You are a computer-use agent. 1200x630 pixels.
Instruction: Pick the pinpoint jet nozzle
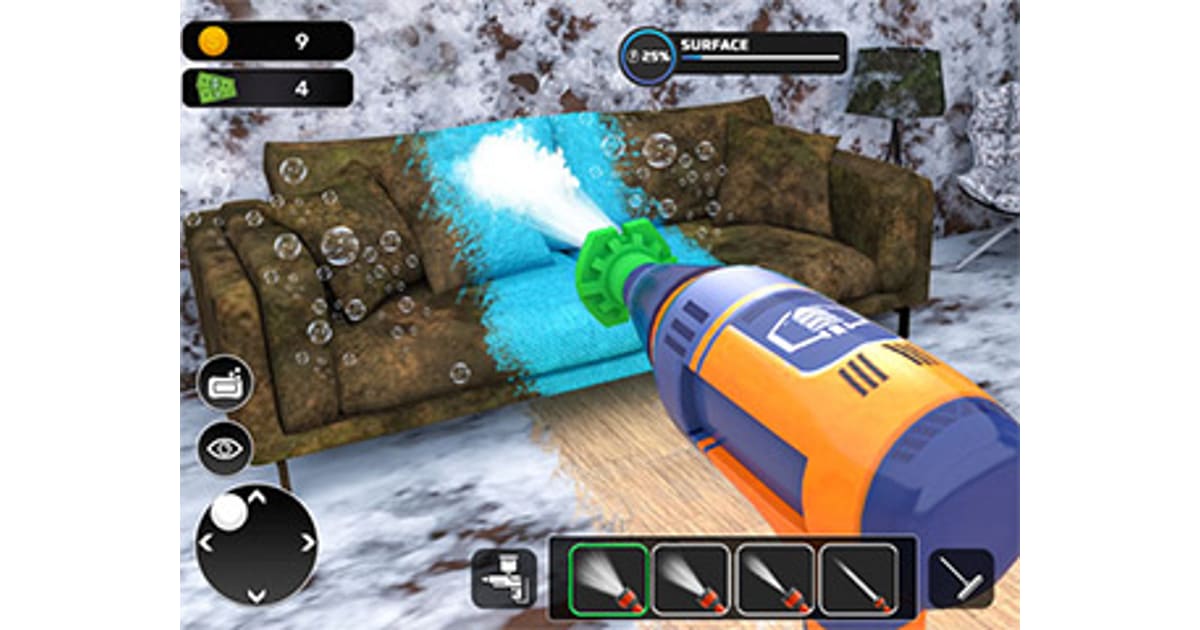click(x=858, y=579)
